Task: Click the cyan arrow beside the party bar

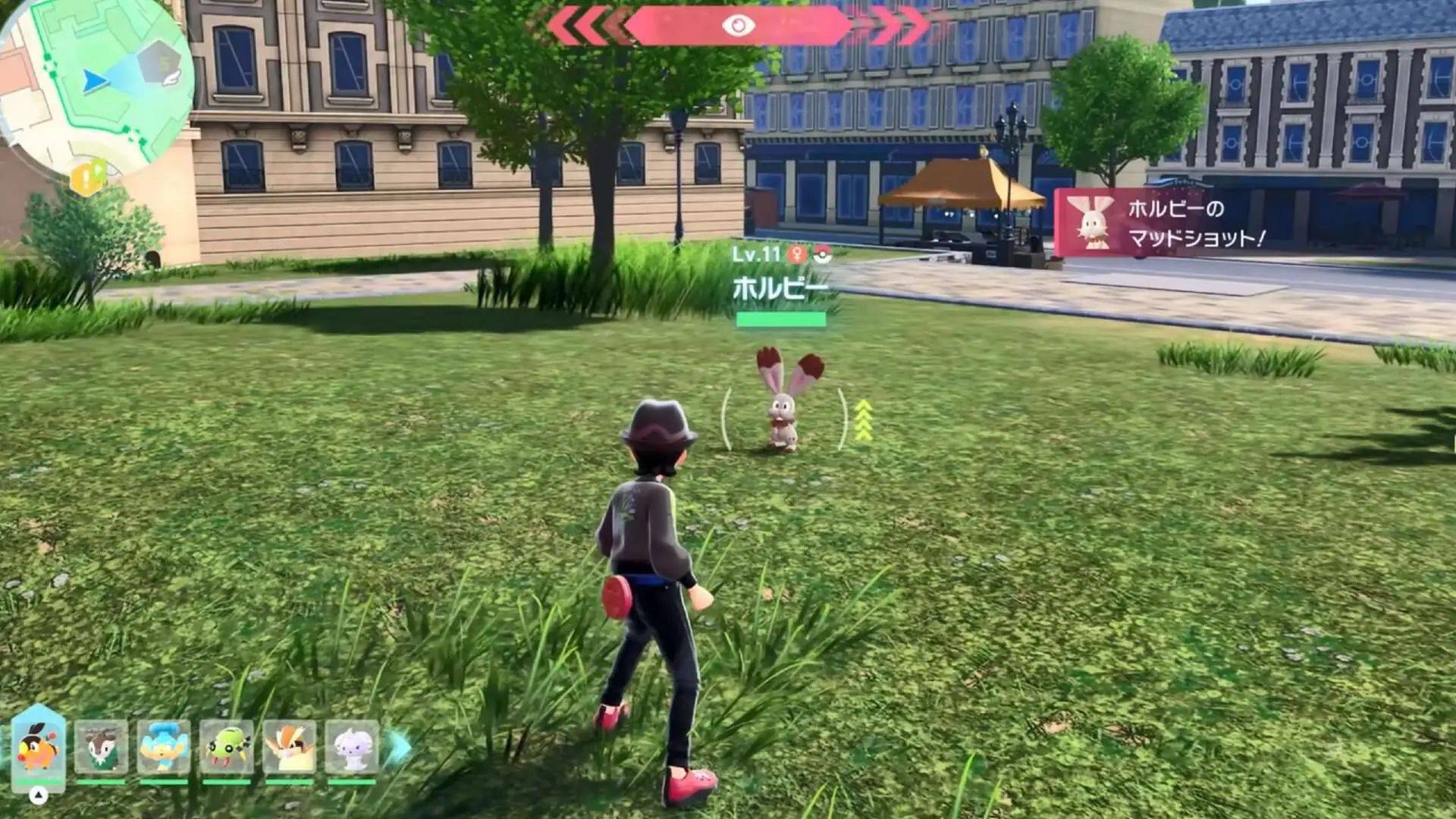Action: click(400, 748)
